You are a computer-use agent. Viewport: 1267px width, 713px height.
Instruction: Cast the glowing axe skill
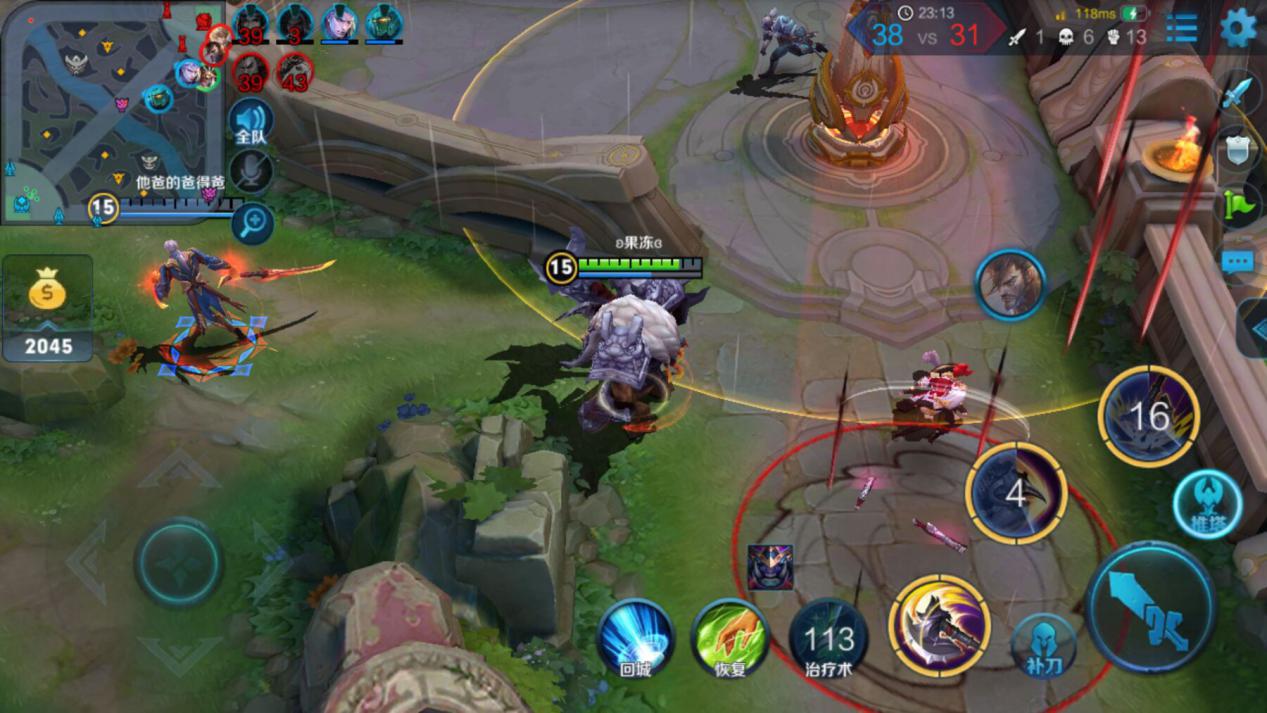939,625
